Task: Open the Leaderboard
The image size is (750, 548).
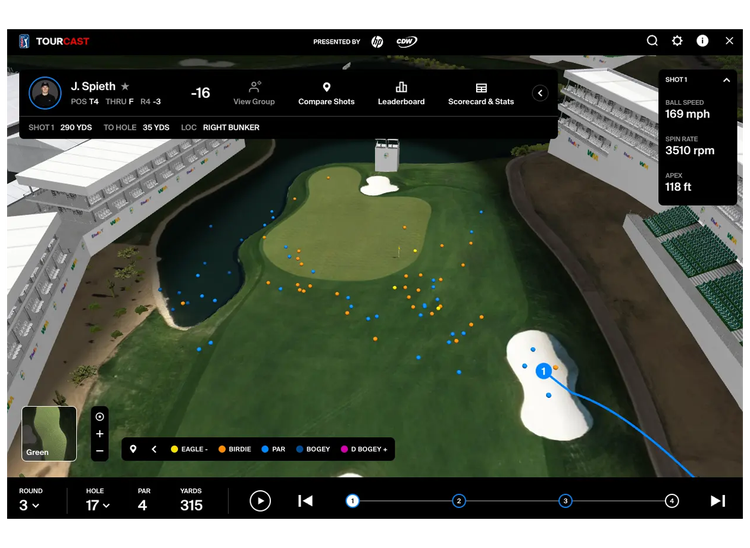Action: click(x=401, y=93)
